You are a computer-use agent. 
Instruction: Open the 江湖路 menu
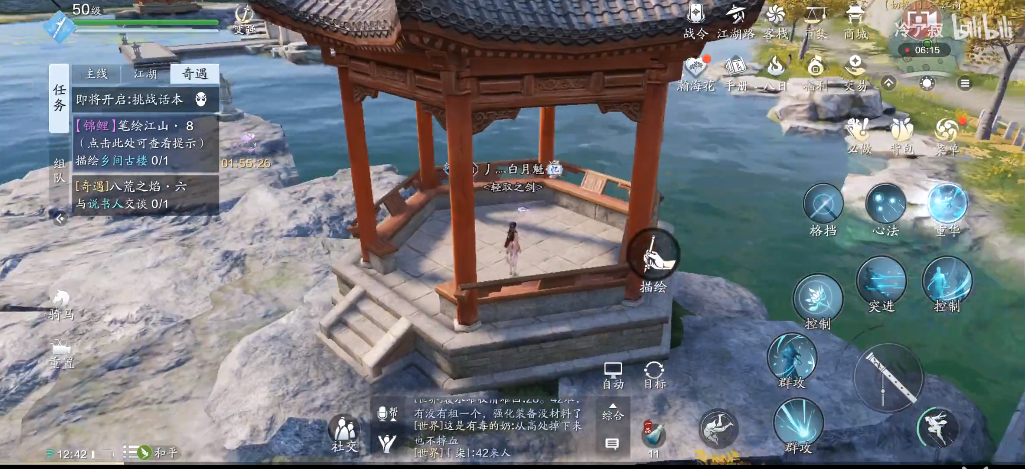tap(737, 18)
